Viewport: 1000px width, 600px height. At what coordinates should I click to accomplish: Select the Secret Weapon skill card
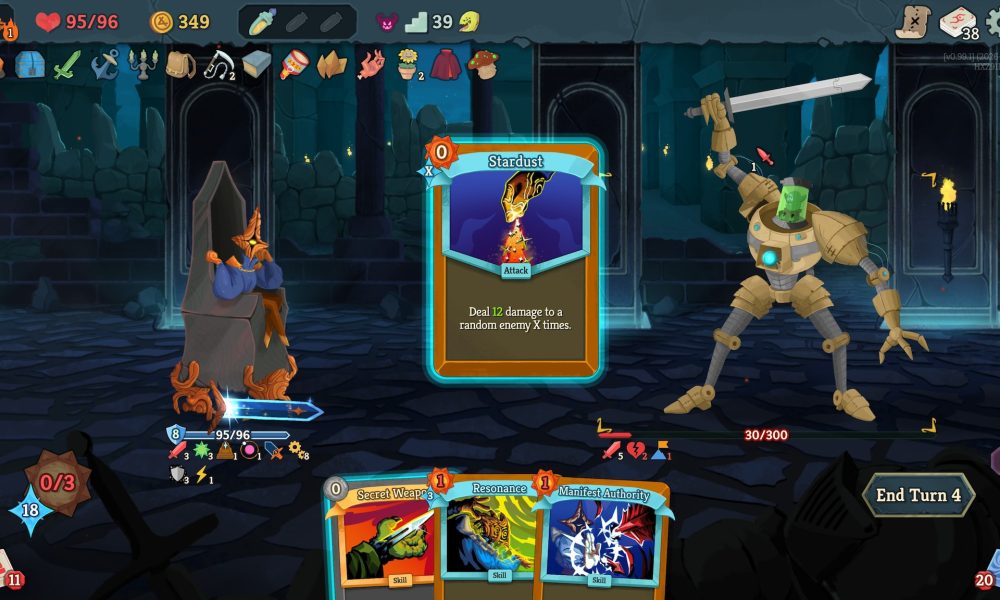coord(385,535)
